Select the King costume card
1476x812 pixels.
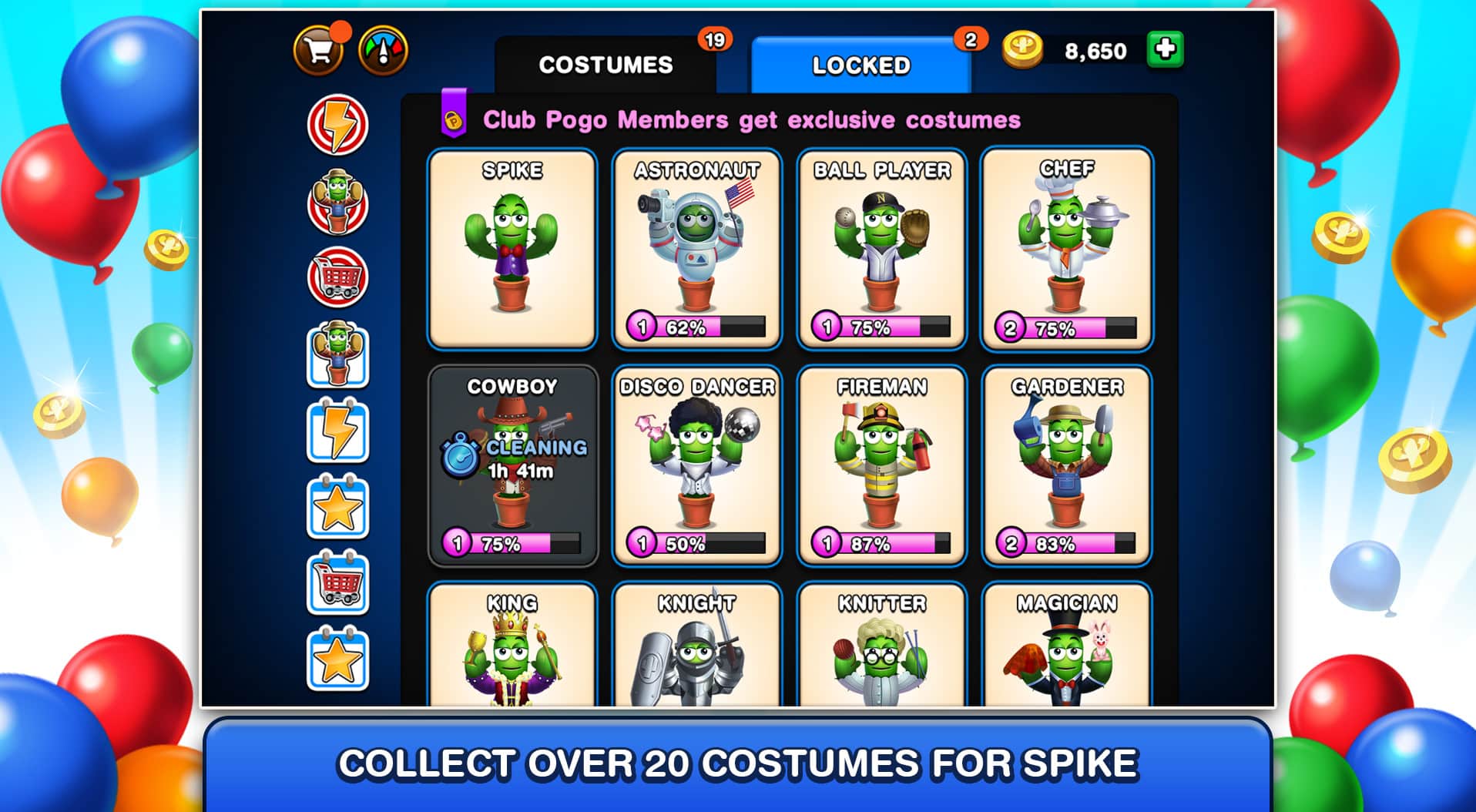(512, 646)
